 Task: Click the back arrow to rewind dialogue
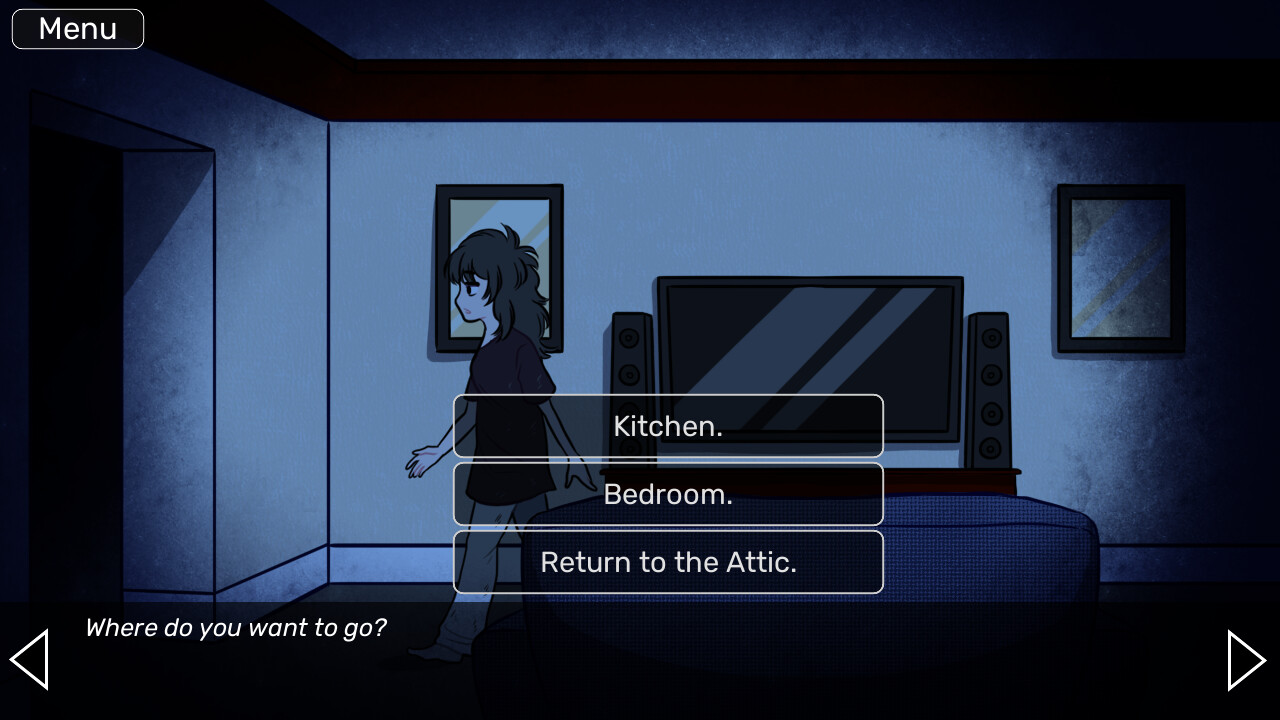tap(29, 660)
